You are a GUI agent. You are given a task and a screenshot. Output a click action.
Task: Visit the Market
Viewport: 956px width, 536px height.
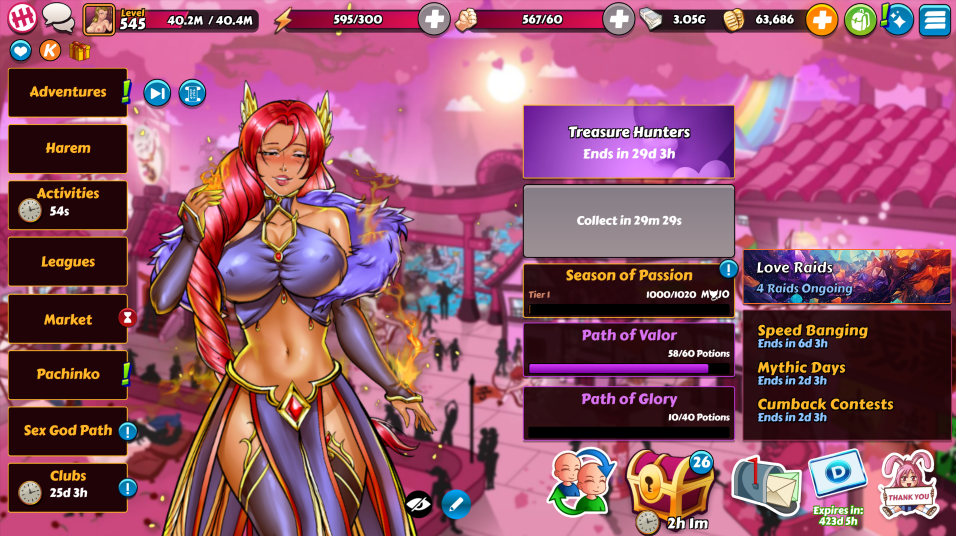[x=68, y=319]
